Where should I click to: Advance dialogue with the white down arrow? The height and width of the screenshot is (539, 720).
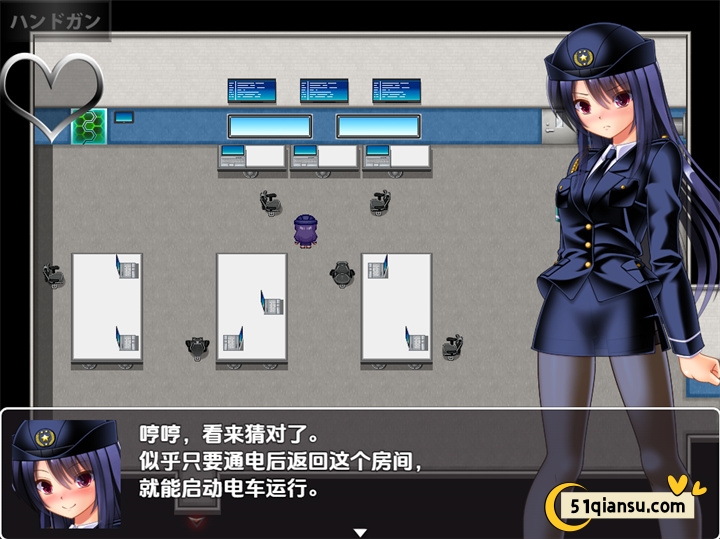click(x=360, y=532)
